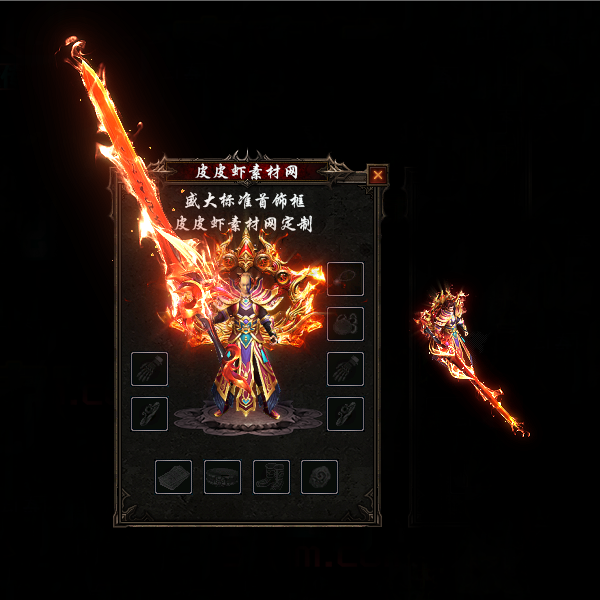Click the scroll charm equipment slot
The height and width of the screenshot is (600, 600).
click(x=173, y=477)
